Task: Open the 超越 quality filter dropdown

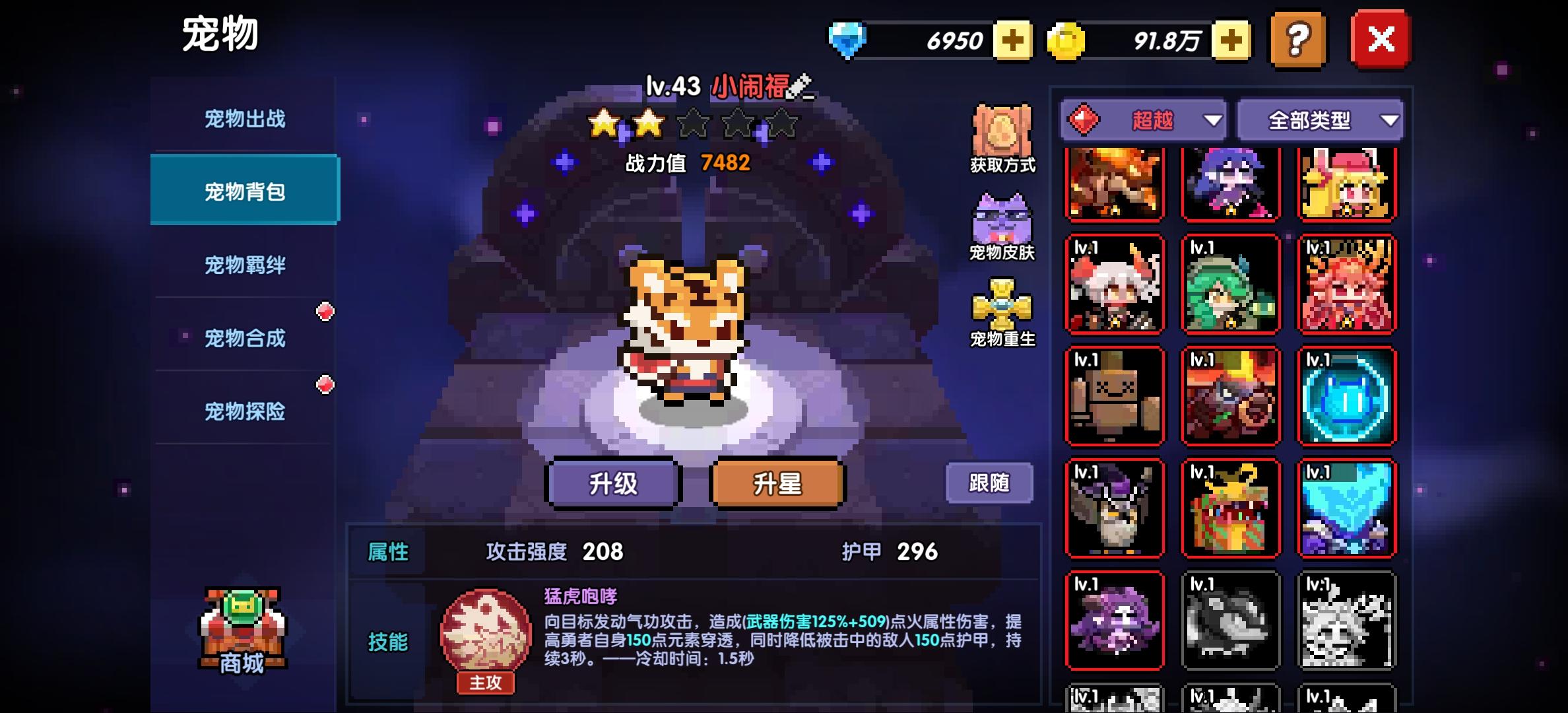Action: coord(1142,120)
